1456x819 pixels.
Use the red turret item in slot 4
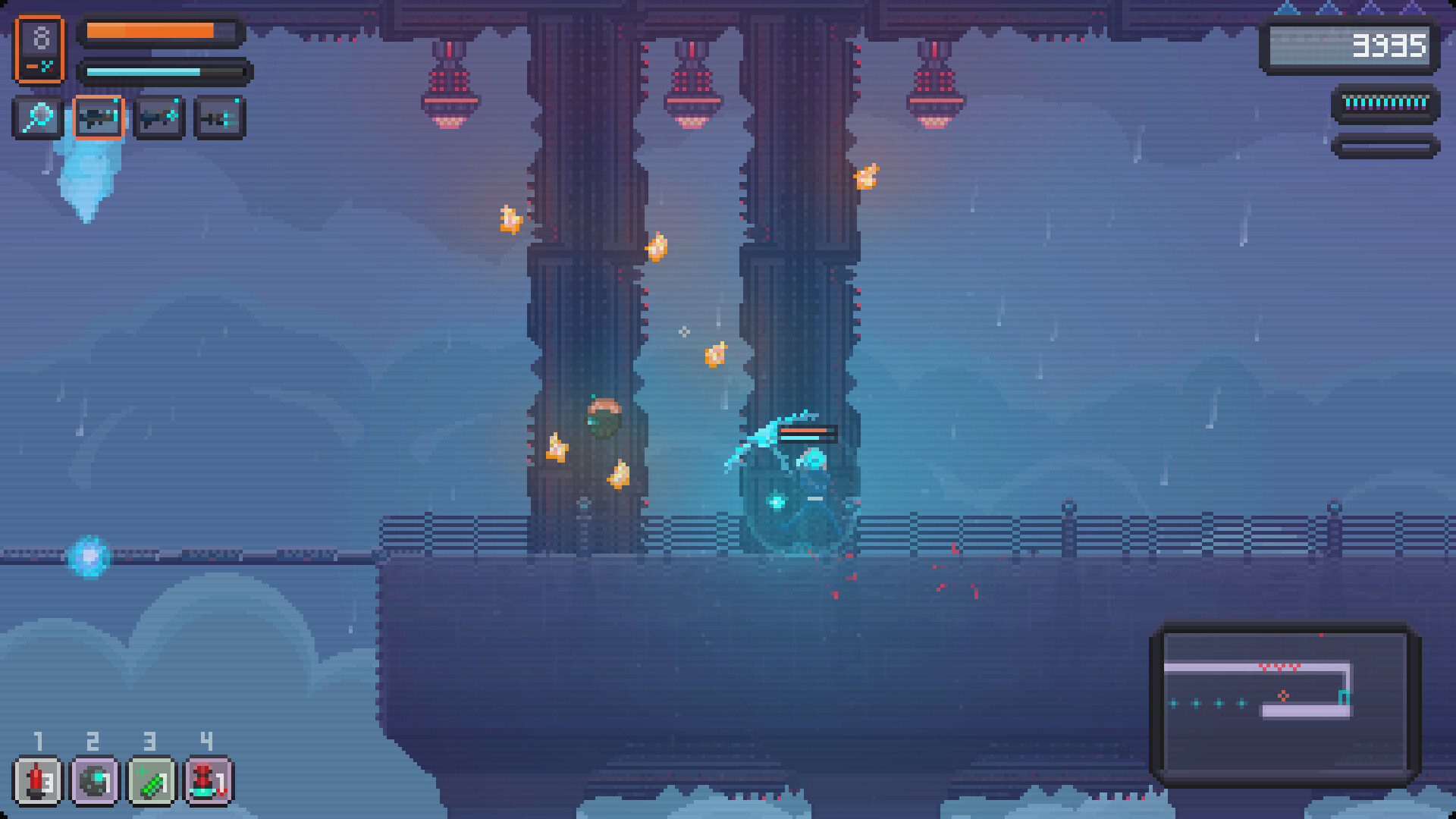click(209, 781)
